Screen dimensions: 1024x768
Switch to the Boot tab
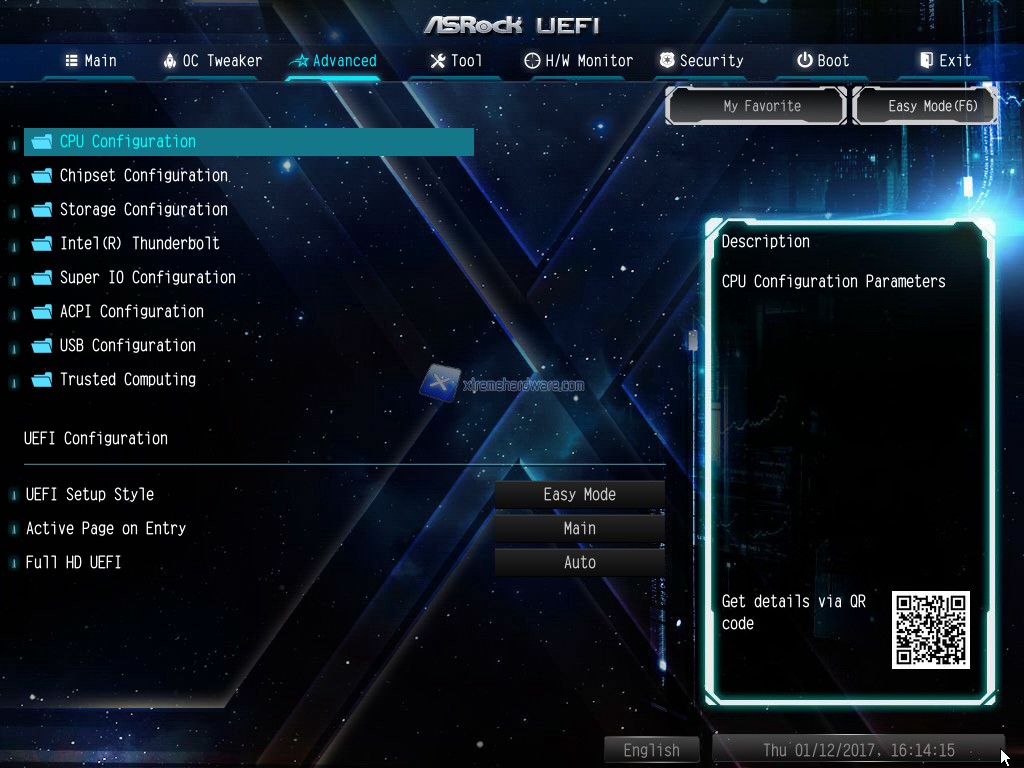click(x=822, y=61)
